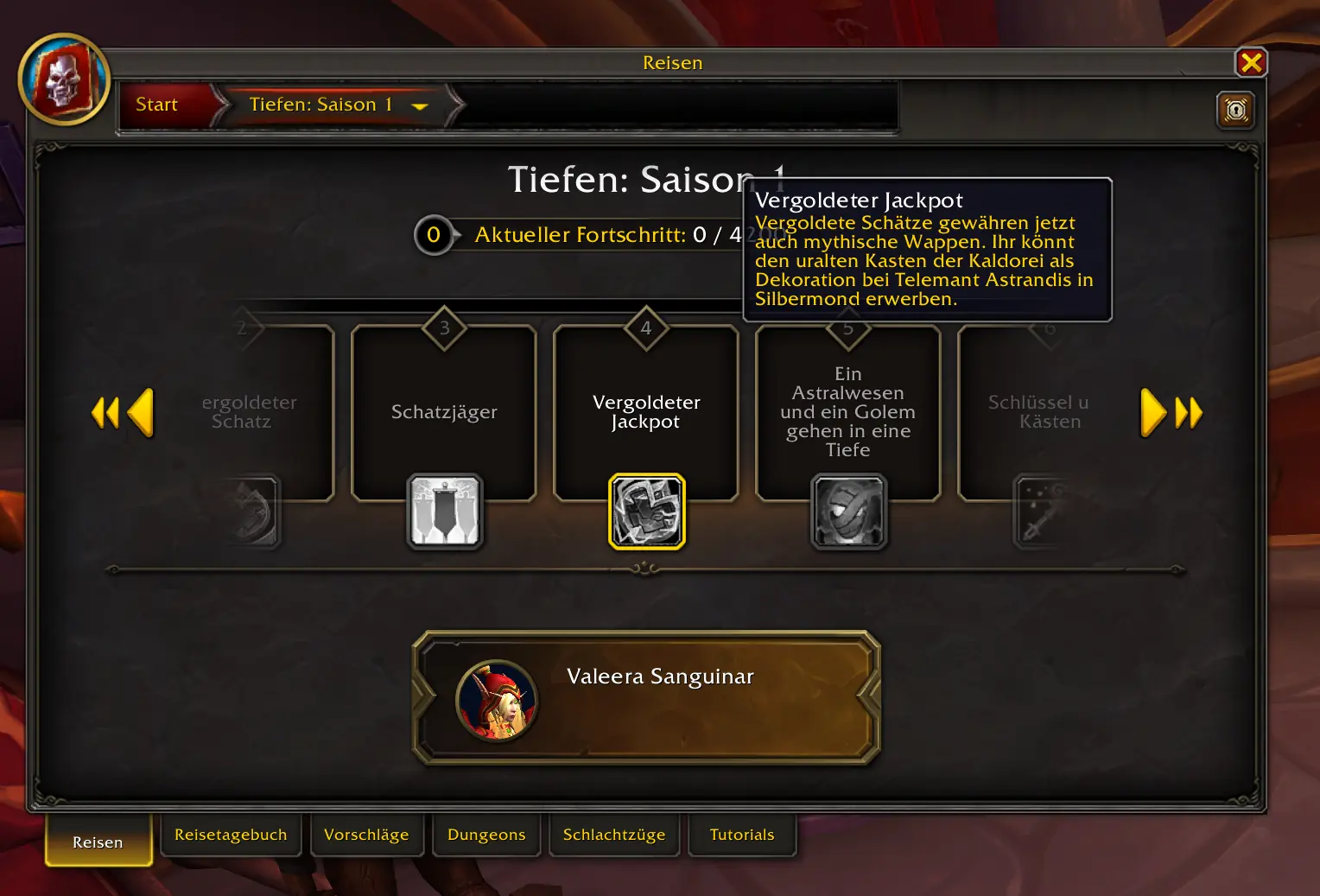Close the Reisen window
Image resolution: width=1320 pixels, height=896 pixels.
pos(1250,62)
